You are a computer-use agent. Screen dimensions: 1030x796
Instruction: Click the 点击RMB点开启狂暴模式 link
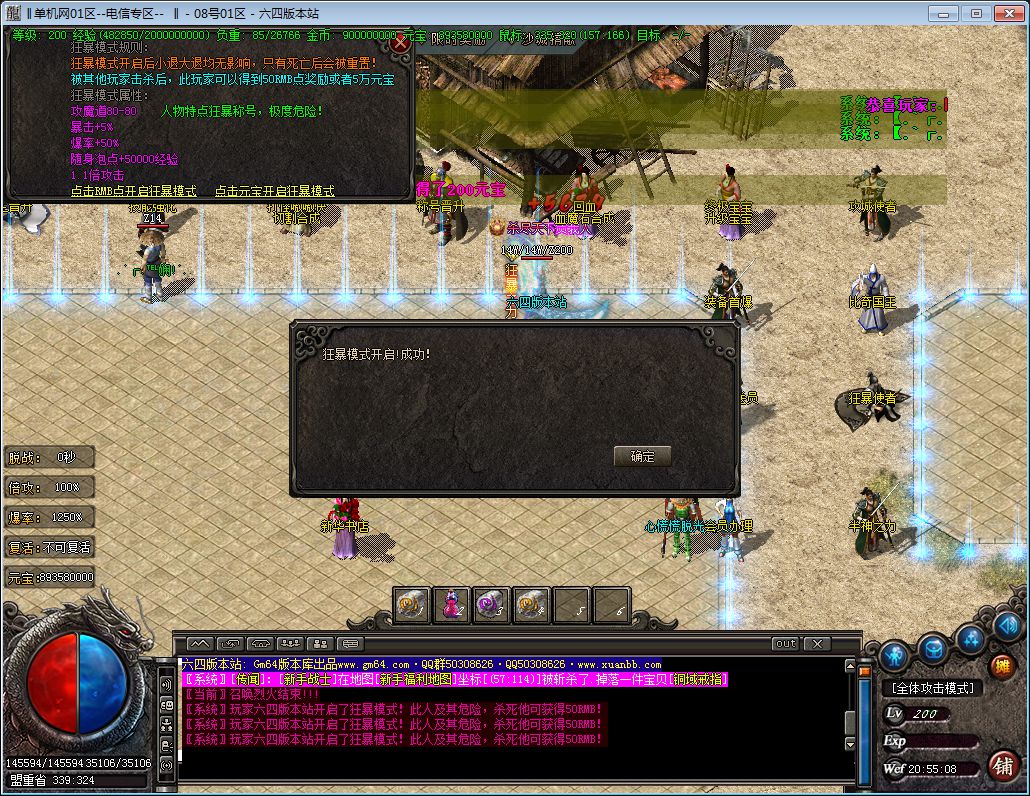[x=134, y=191]
